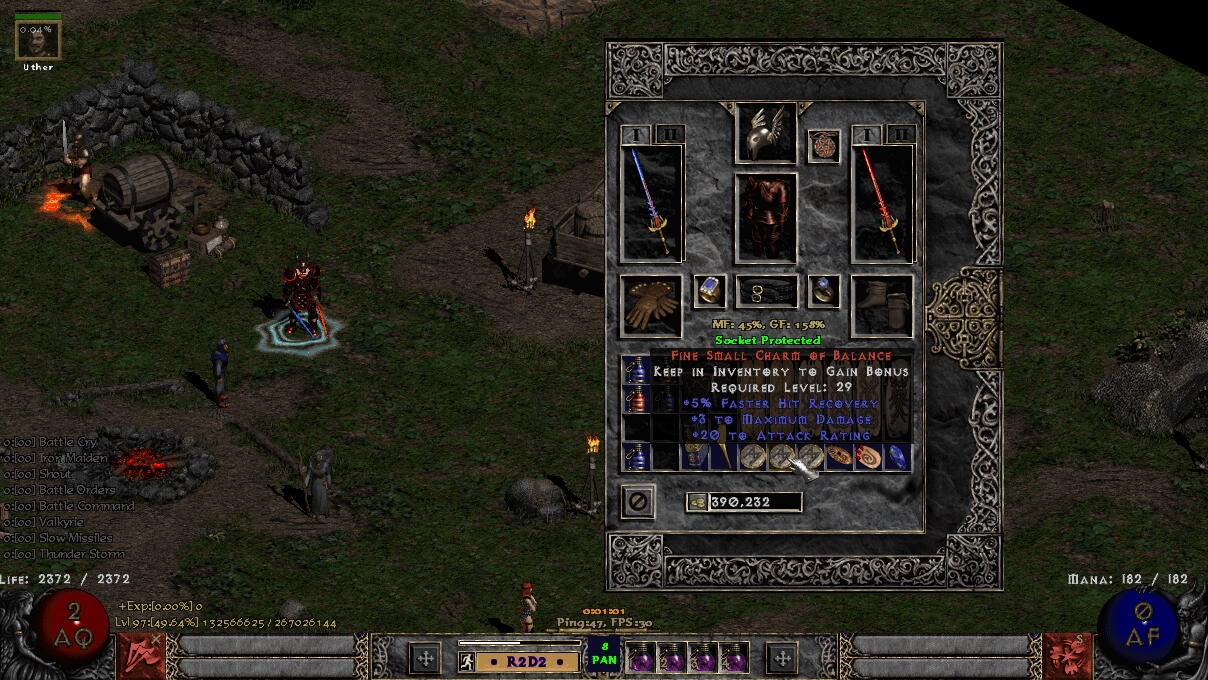Select the equipped boots
Screen dimensions: 1208x680
click(x=882, y=305)
